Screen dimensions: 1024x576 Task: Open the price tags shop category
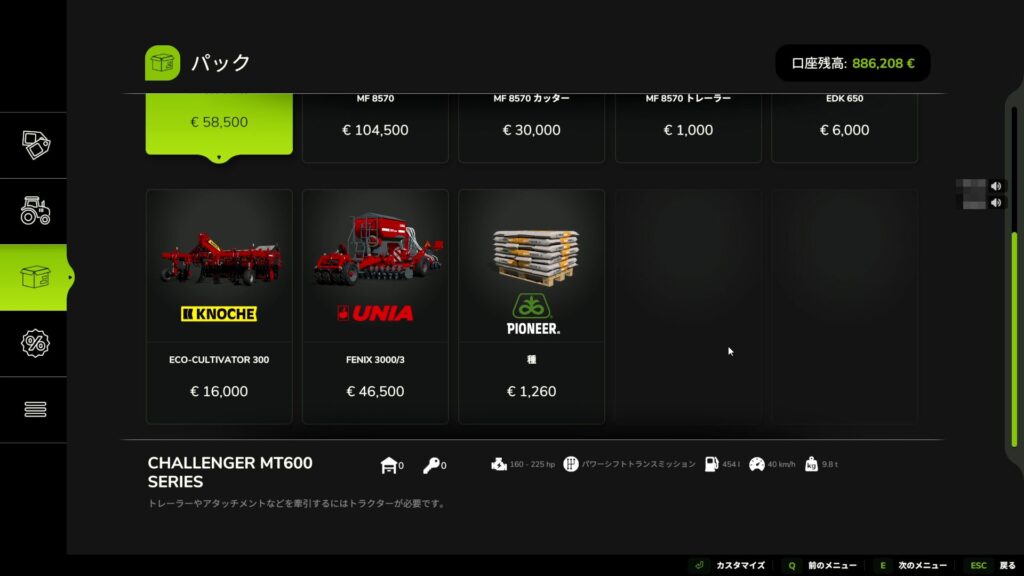point(35,145)
